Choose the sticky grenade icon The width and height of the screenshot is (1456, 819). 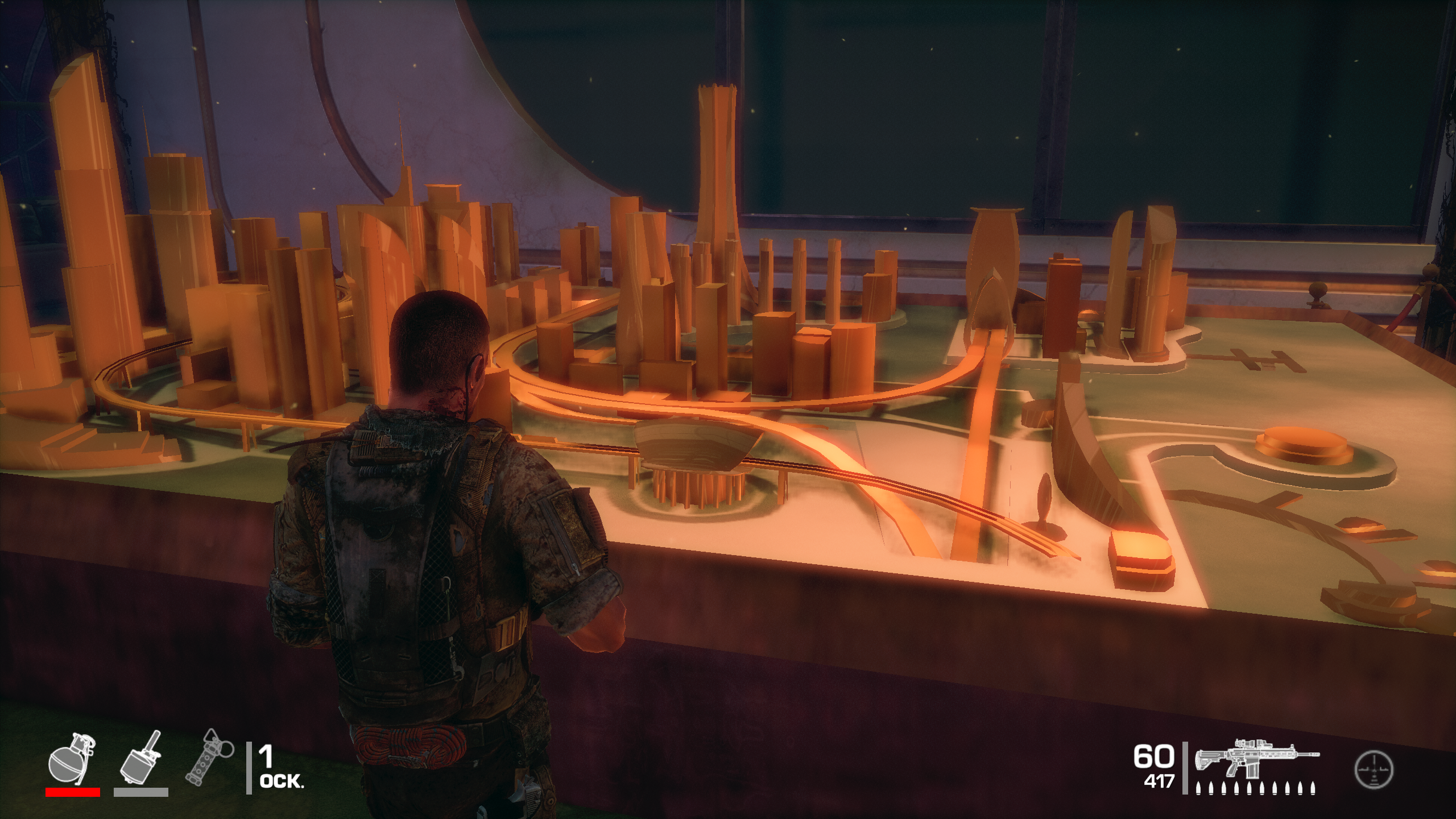[x=140, y=758]
